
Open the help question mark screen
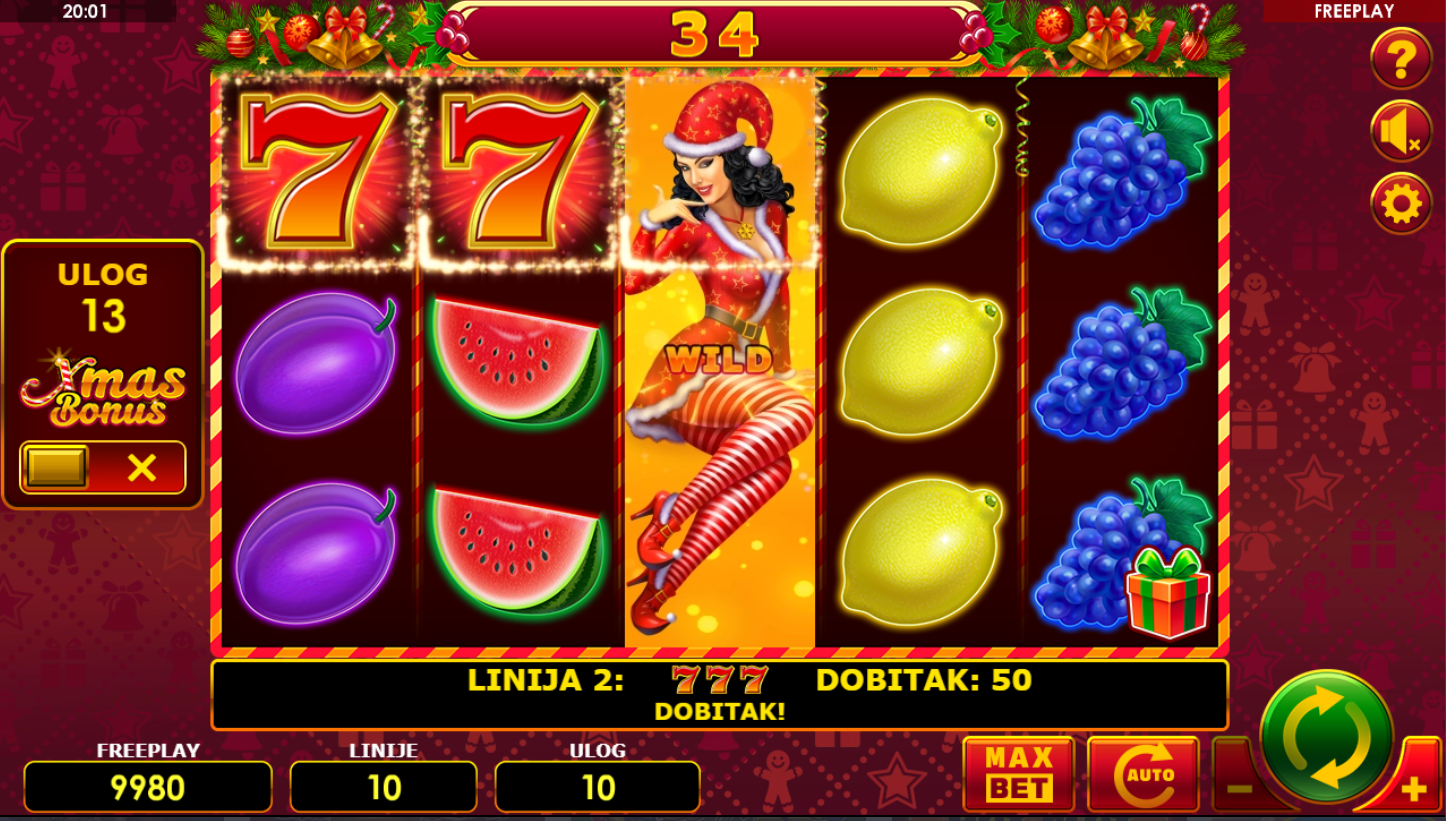point(1400,60)
